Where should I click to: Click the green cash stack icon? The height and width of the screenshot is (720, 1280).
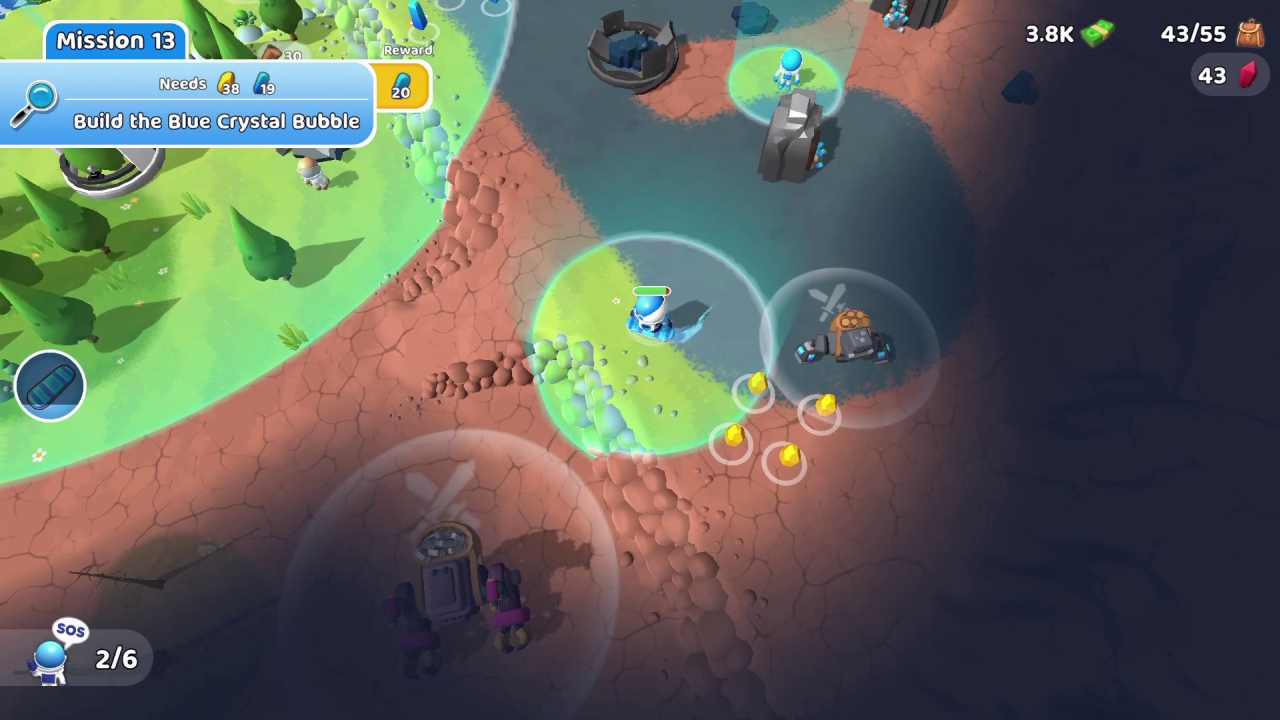[1097, 33]
